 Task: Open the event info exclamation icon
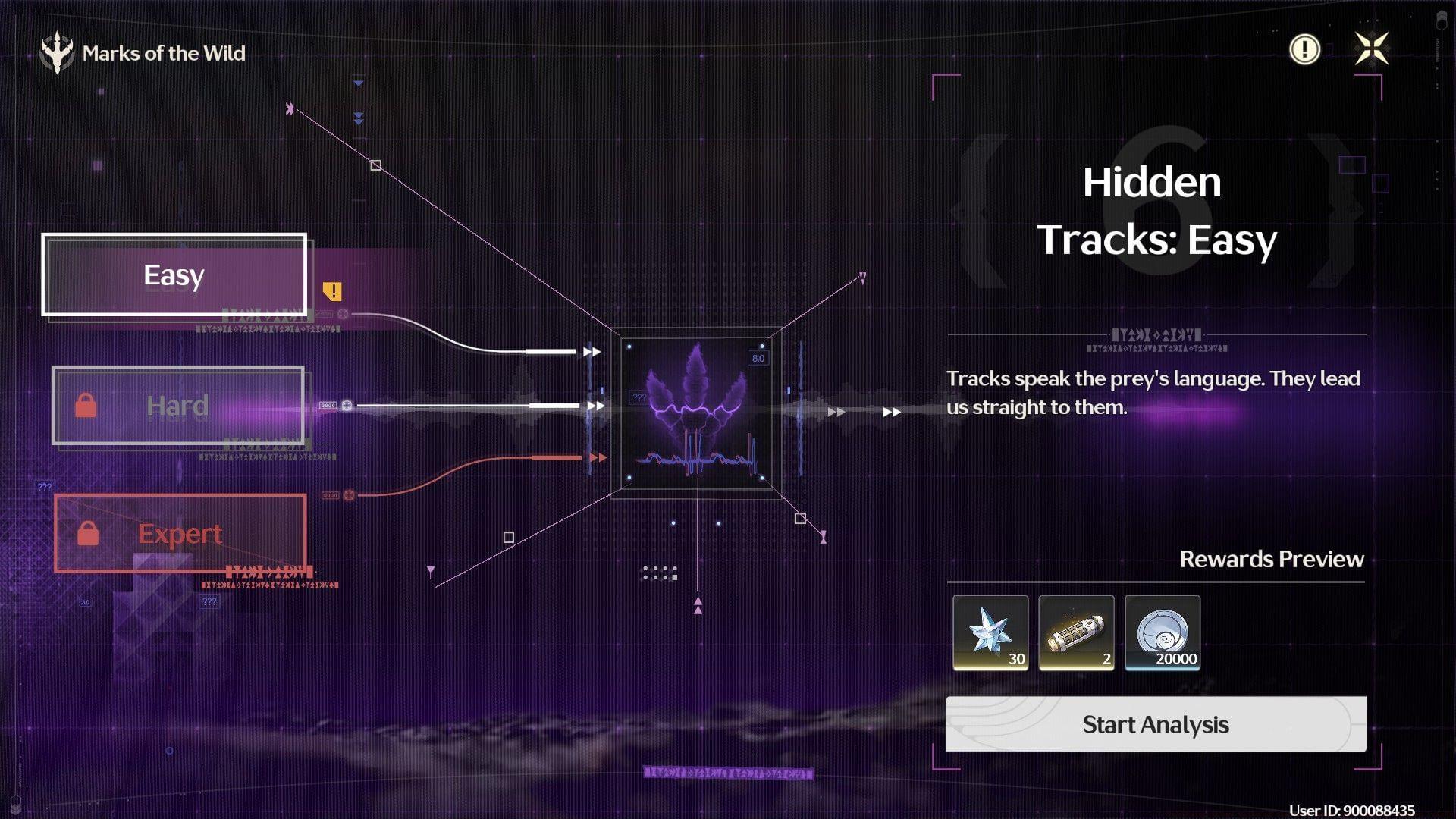click(1304, 50)
